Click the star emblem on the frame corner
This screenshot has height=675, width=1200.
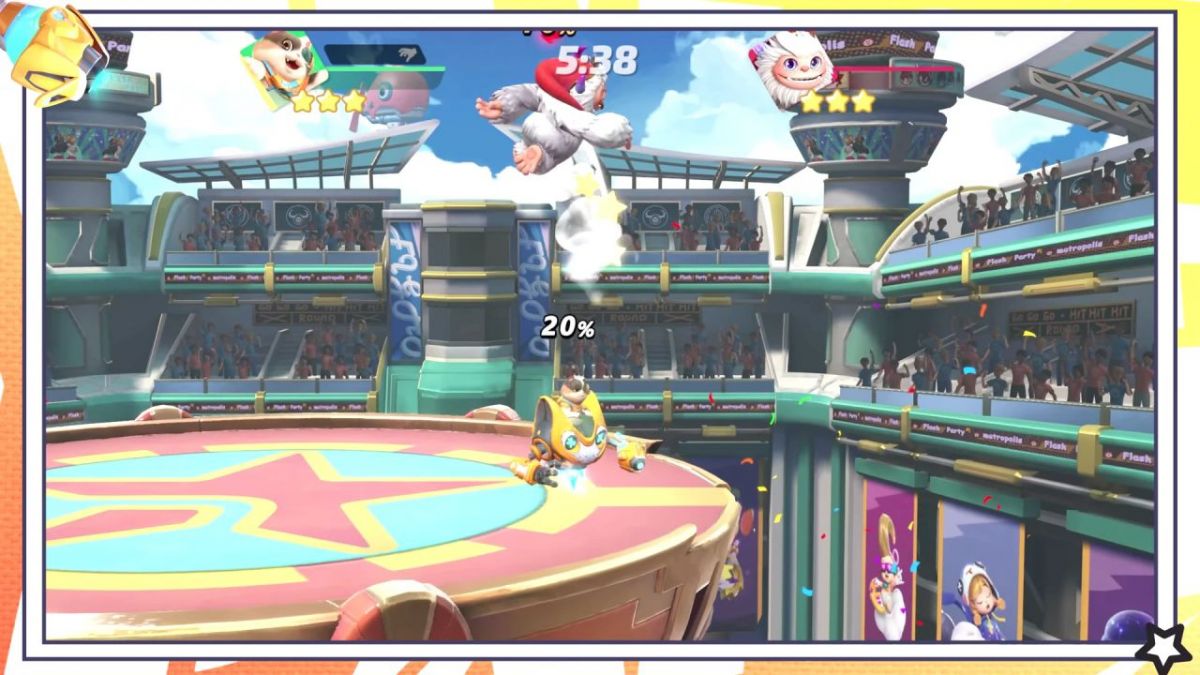pos(1163,647)
